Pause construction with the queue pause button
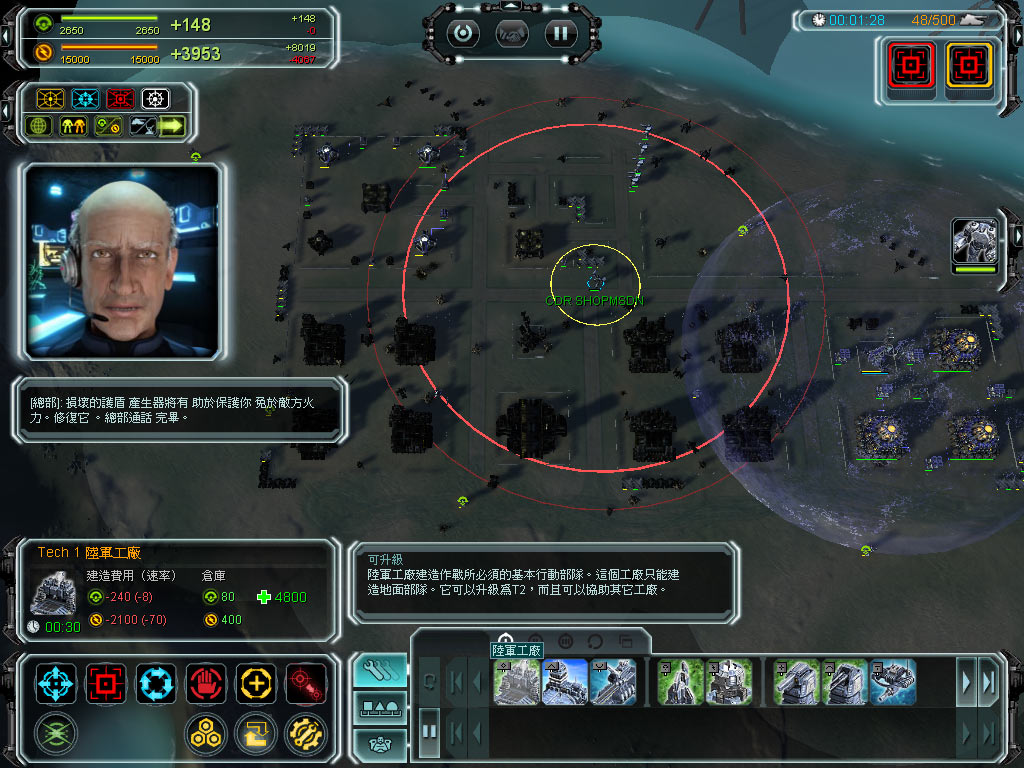This screenshot has width=1024, height=768. tap(429, 730)
